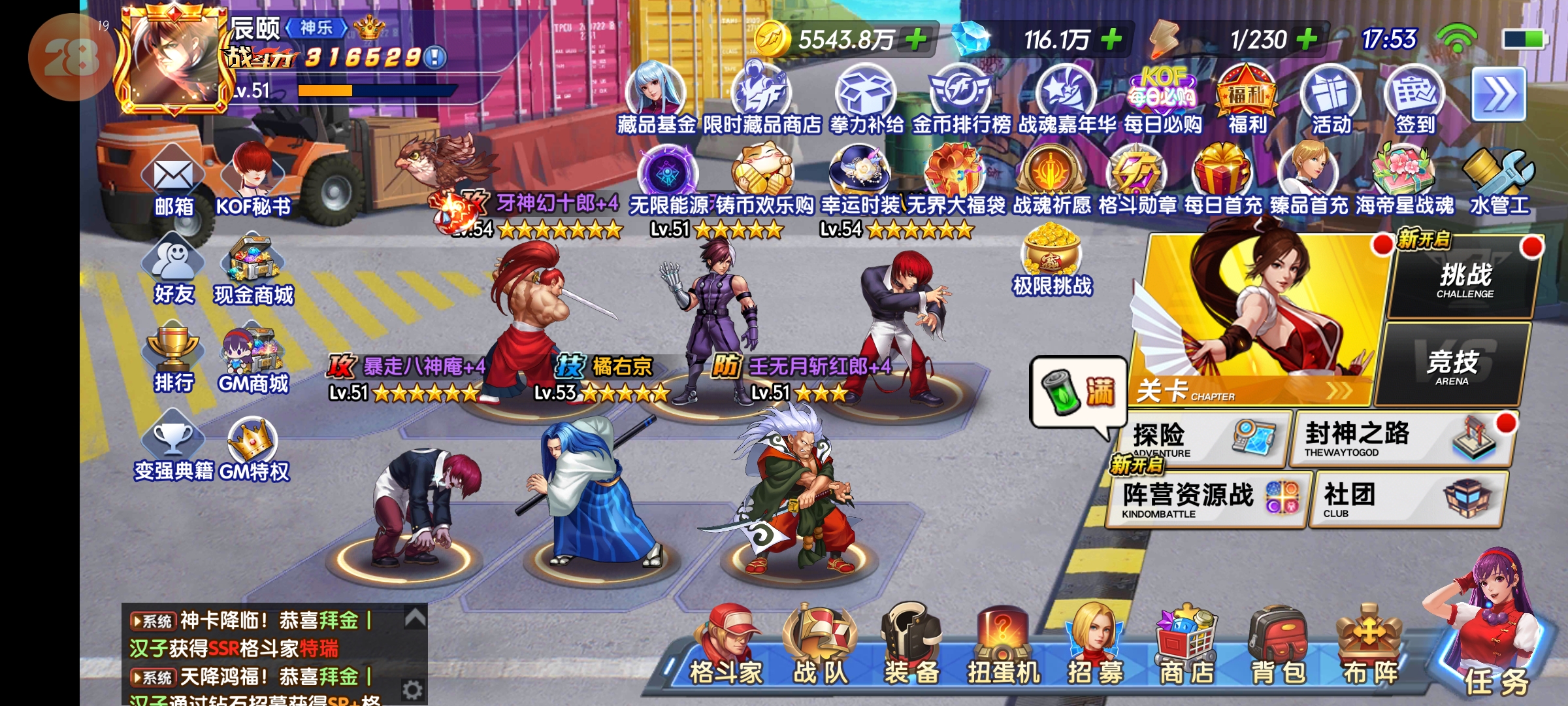Open the 福利 welfare rewards
Screen dimensions: 1568x706
tap(1247, 98)
